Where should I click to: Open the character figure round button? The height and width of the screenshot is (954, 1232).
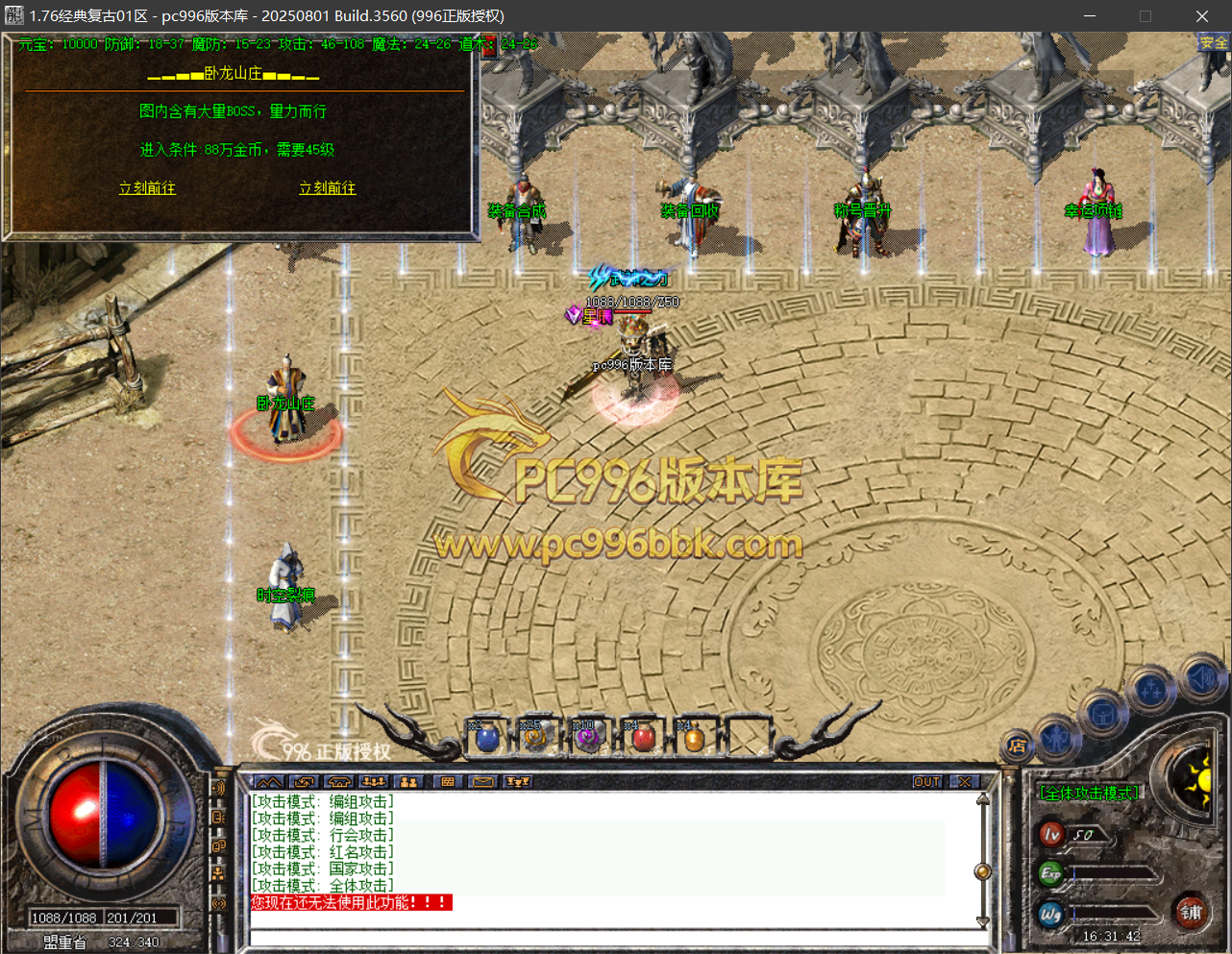click(1057, 738)
